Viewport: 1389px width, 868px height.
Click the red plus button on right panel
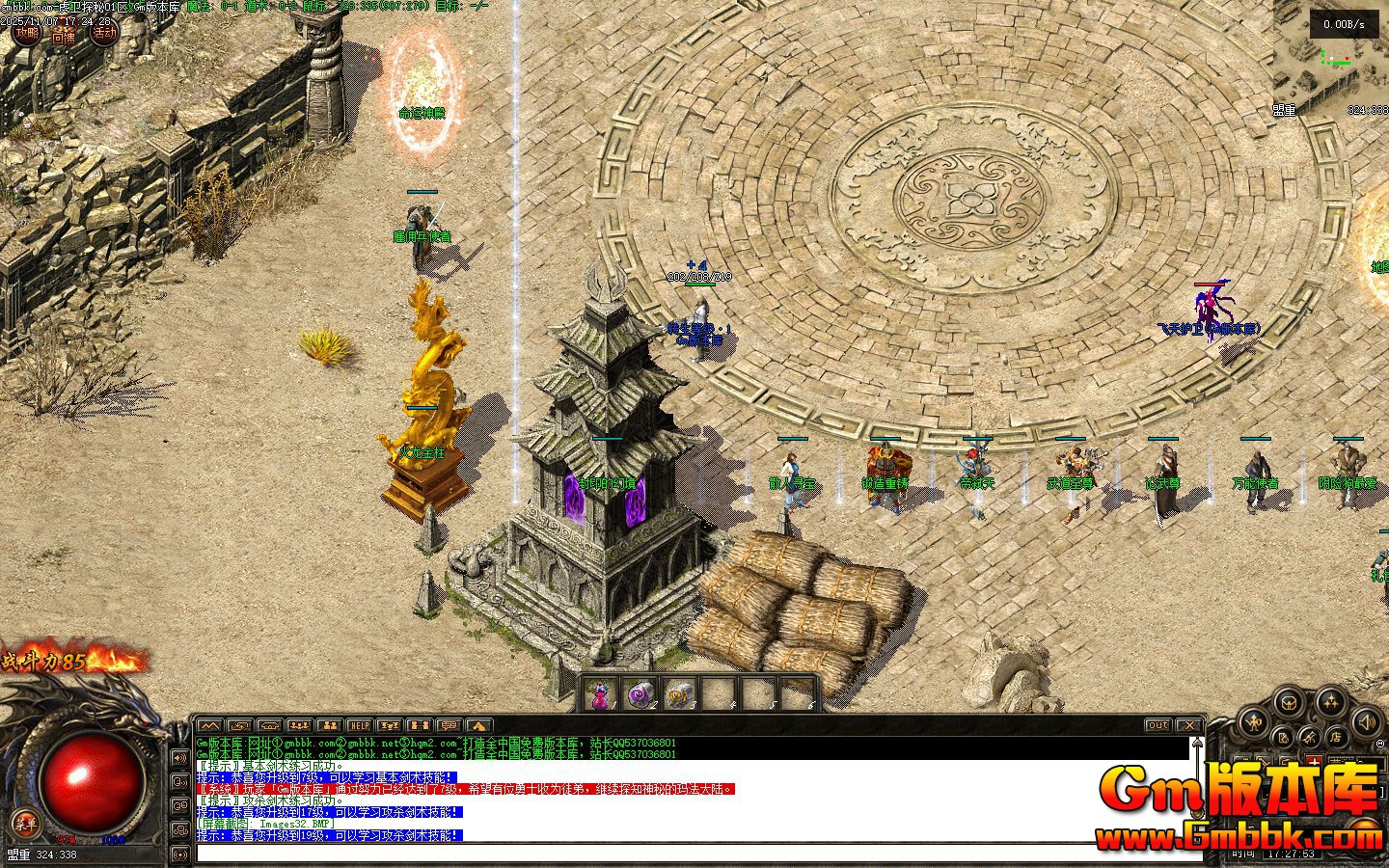click(1312, 762)
